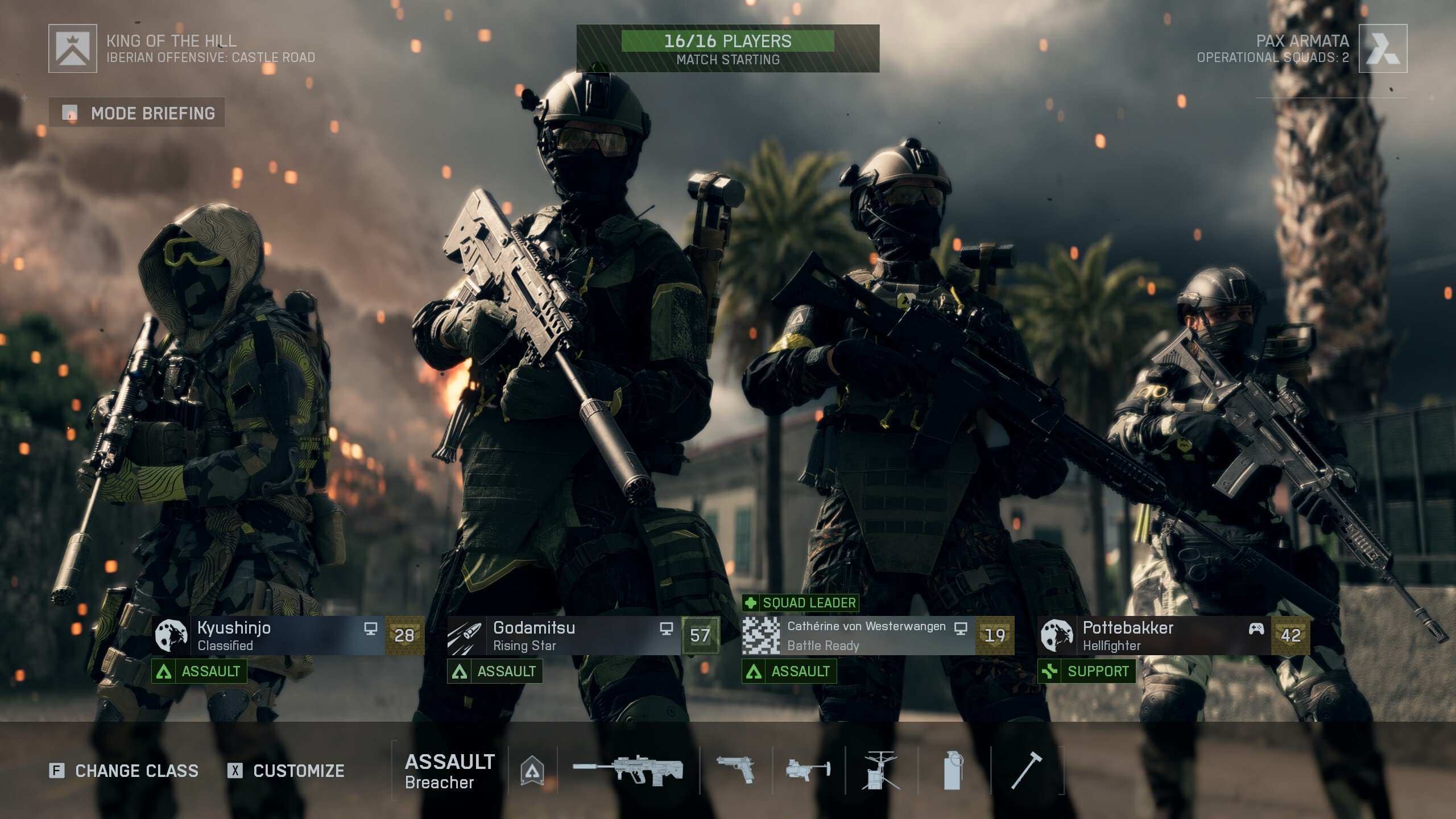Select the deployable beacon gadget slot

tap(881, 771)
